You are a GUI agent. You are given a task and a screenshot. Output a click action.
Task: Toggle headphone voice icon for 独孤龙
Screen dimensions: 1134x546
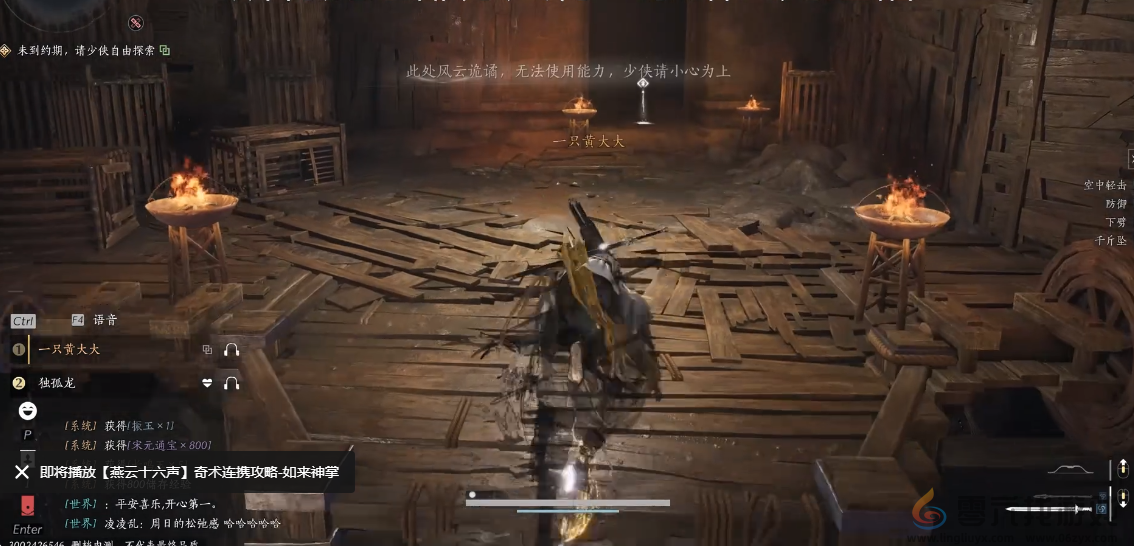232,383
